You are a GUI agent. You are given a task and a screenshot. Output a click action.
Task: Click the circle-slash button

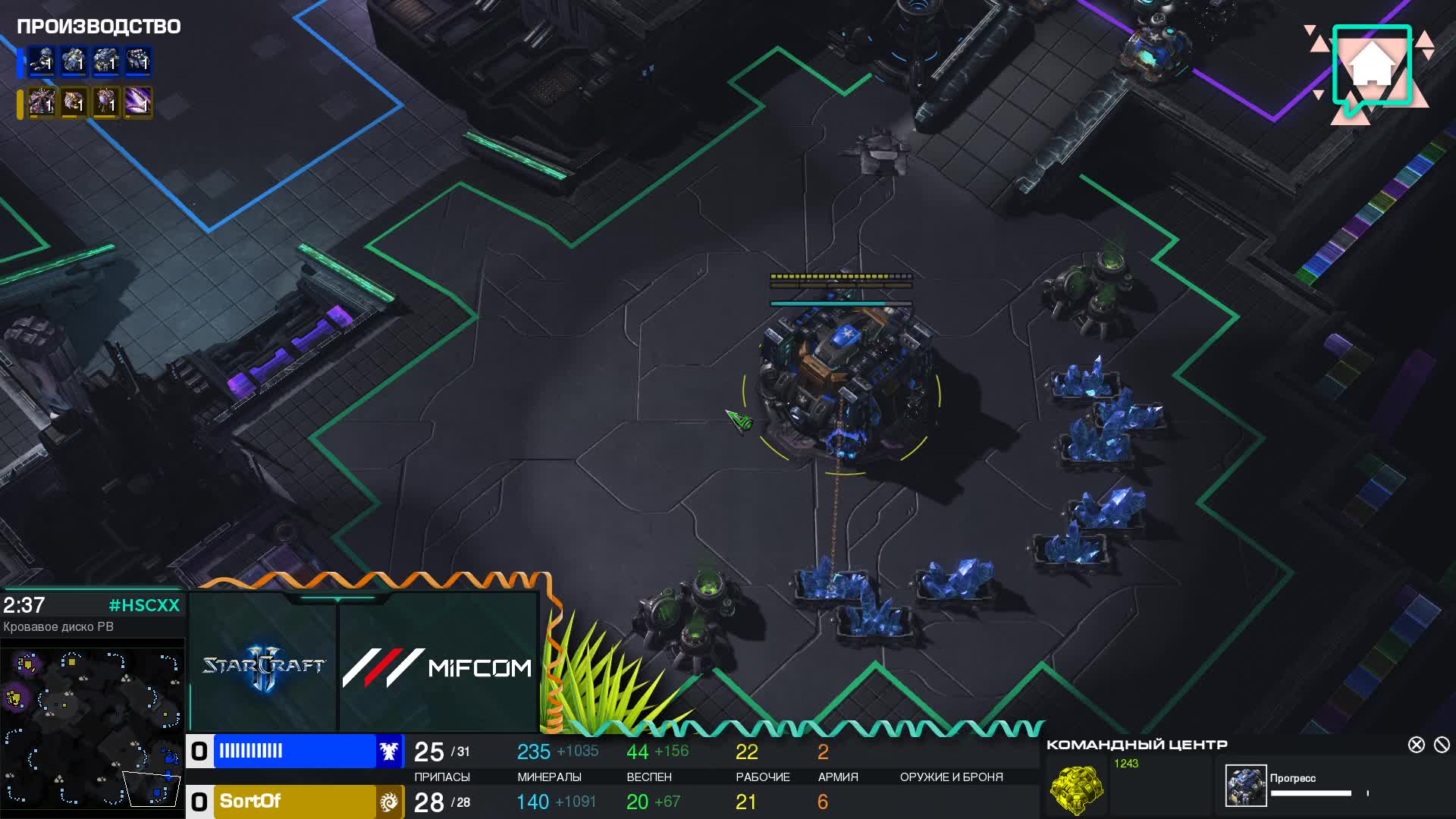point(1442,745)
